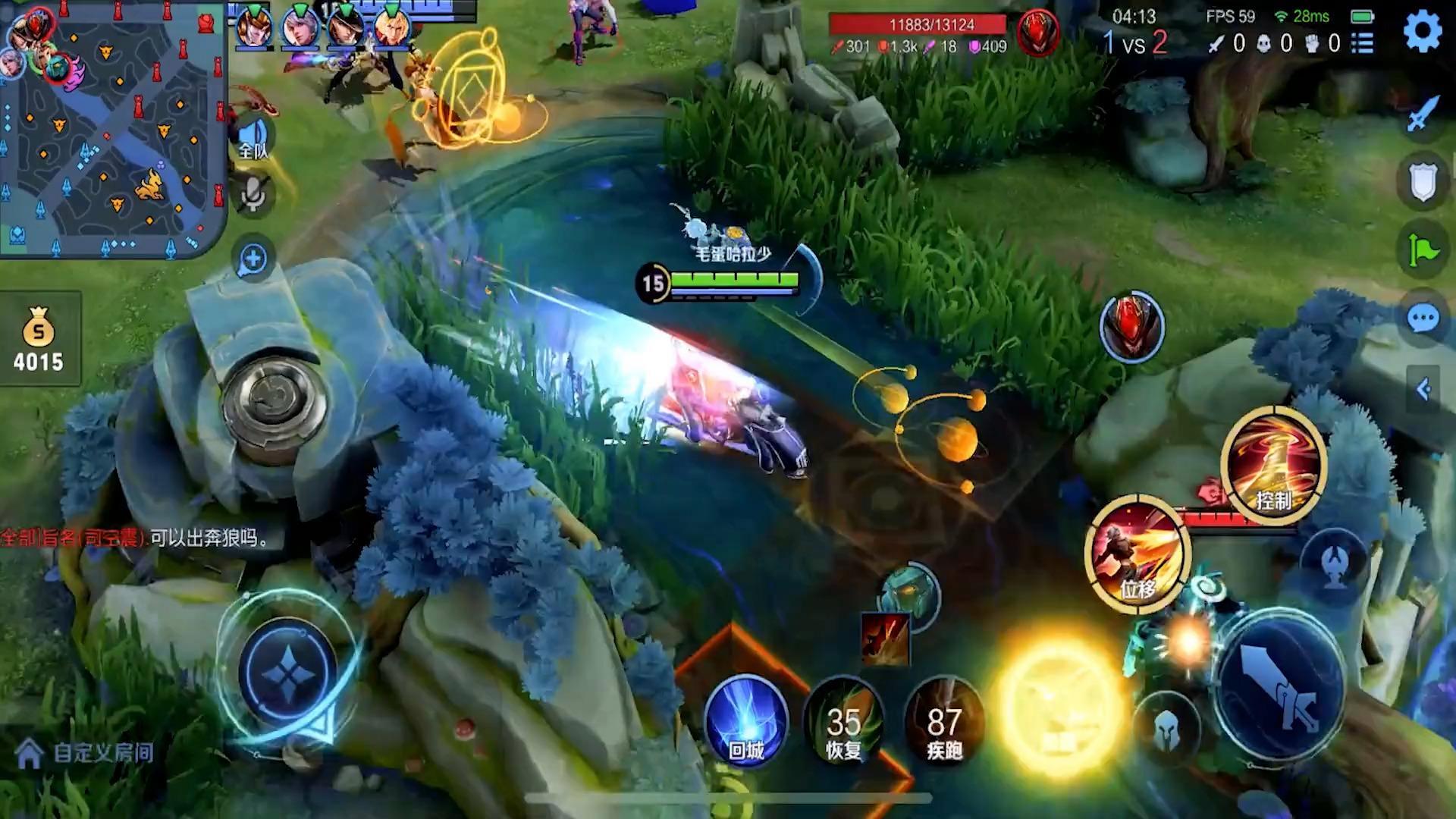
Task: Open the chat bubble quick messages
Action: pos(1423,318)
